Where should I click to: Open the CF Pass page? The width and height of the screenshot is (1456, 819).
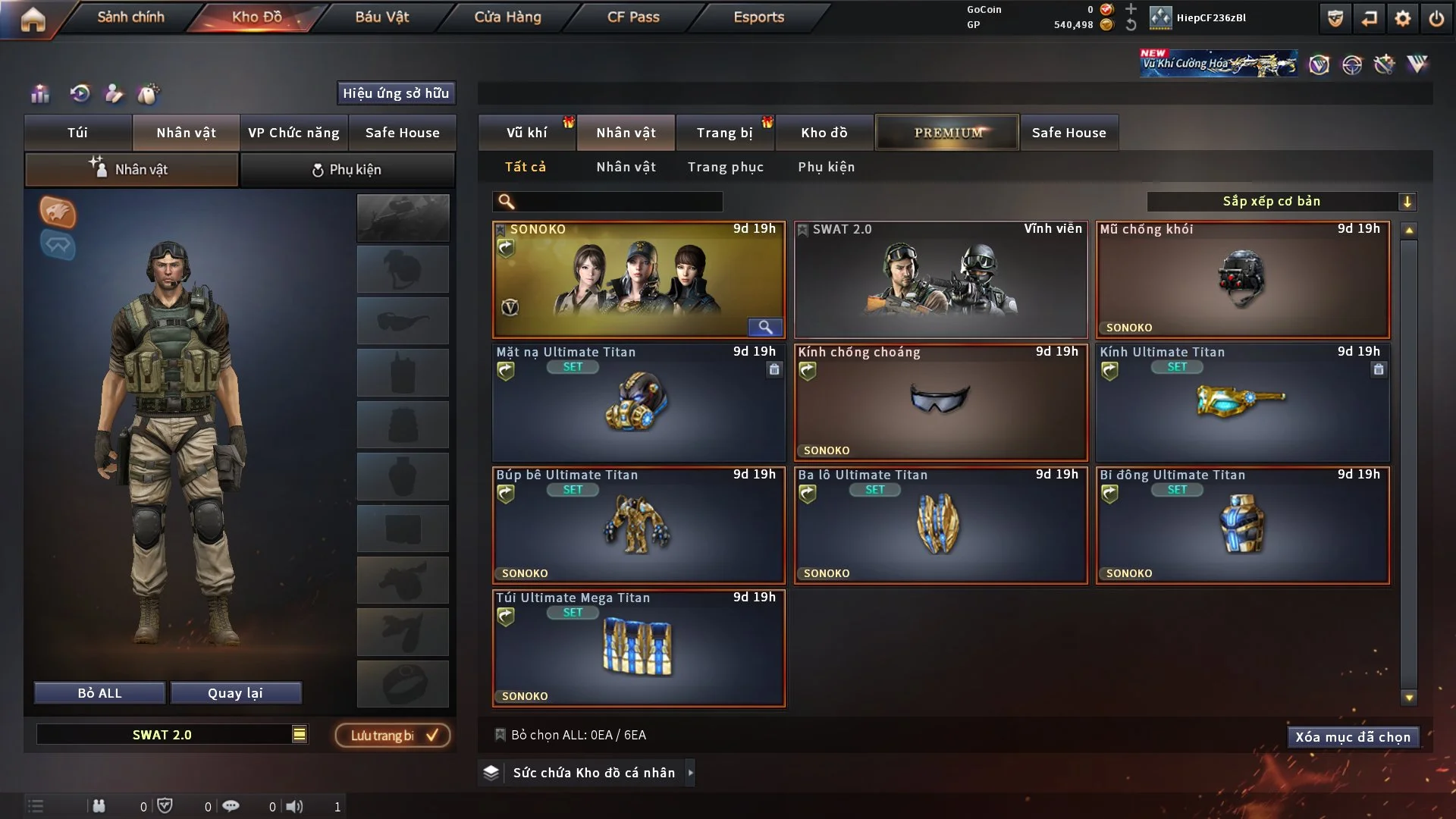[633, 17]
